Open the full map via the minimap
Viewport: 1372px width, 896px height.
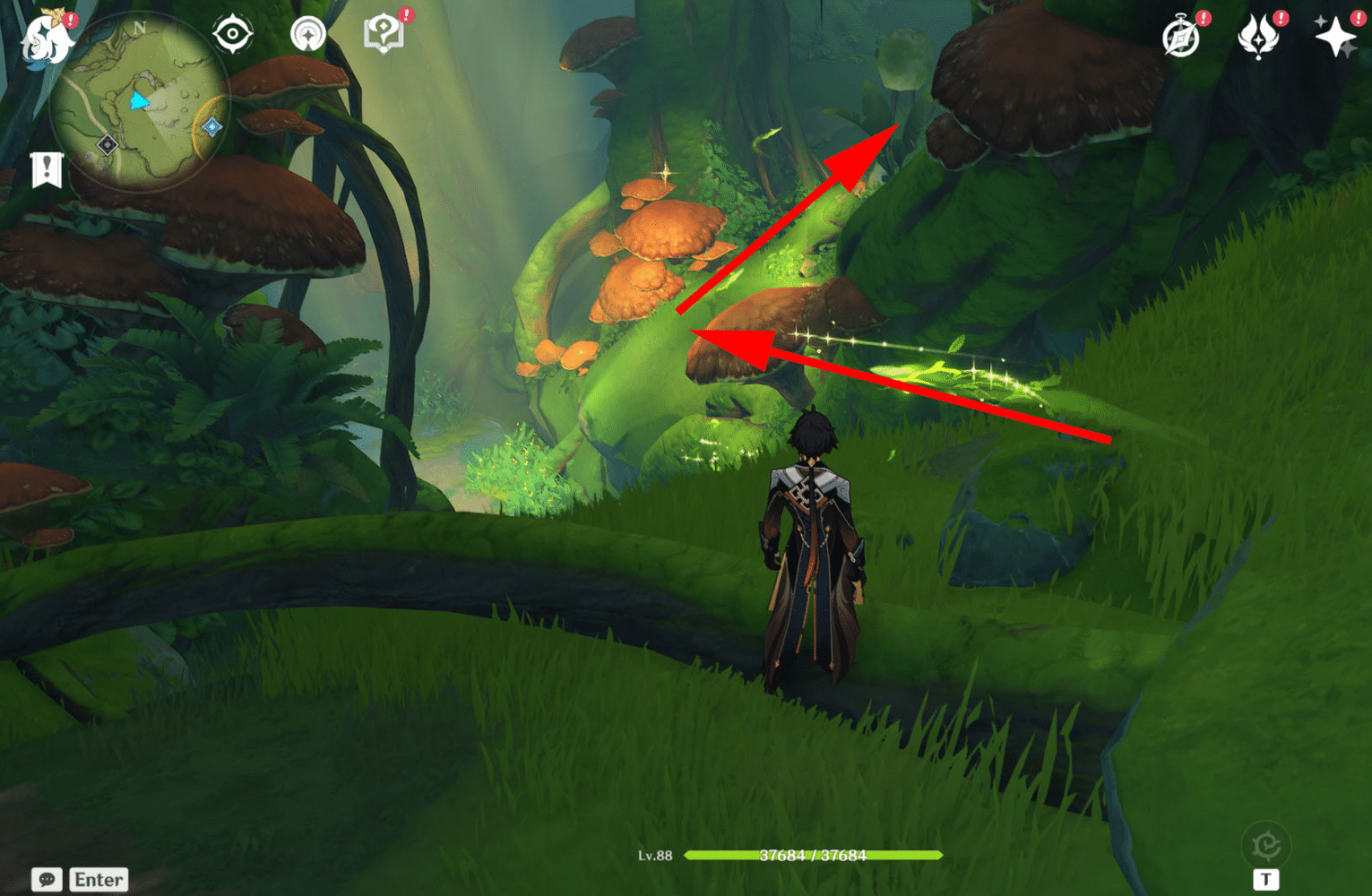tap(161, 85)
